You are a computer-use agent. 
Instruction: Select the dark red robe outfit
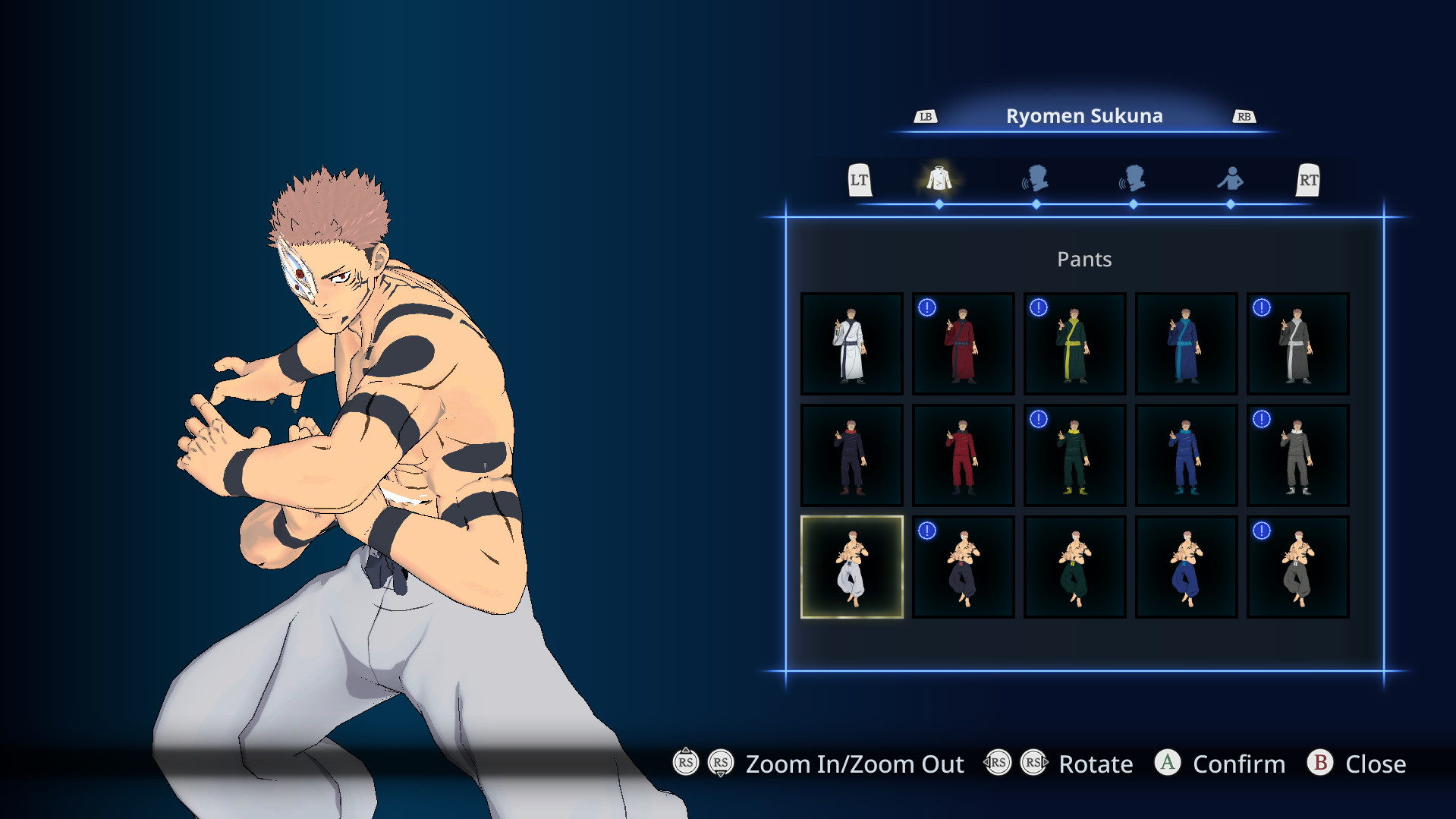tap(963, 343)
